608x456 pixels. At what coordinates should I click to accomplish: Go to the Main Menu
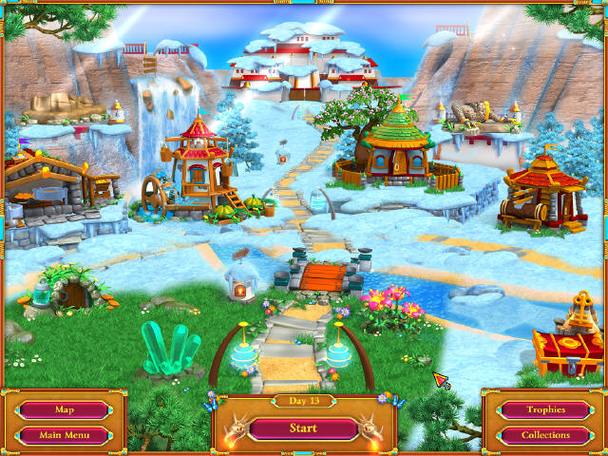coord(64,435)
